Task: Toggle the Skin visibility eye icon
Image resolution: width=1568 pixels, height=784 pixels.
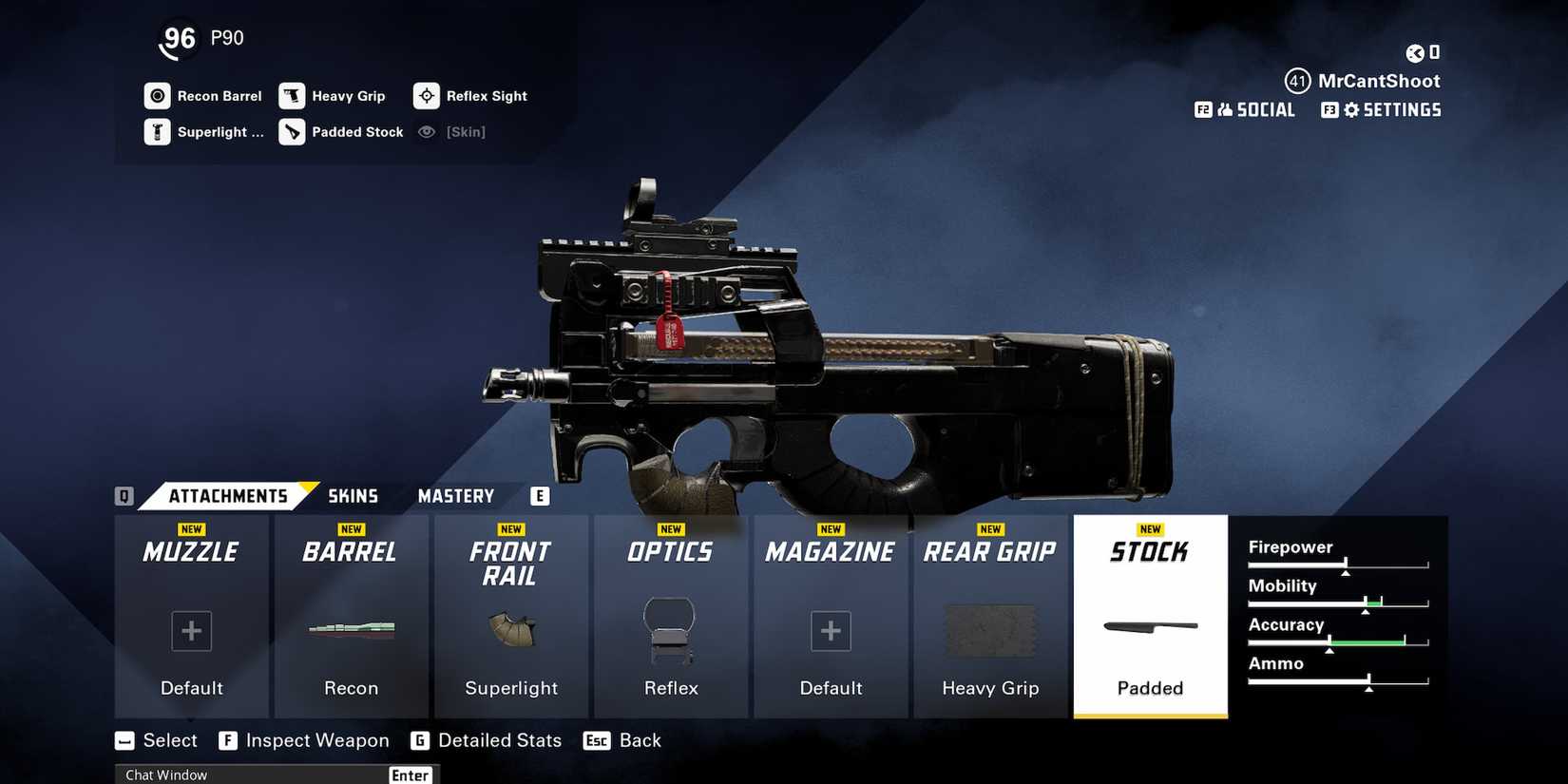Action: click(426, 131)
